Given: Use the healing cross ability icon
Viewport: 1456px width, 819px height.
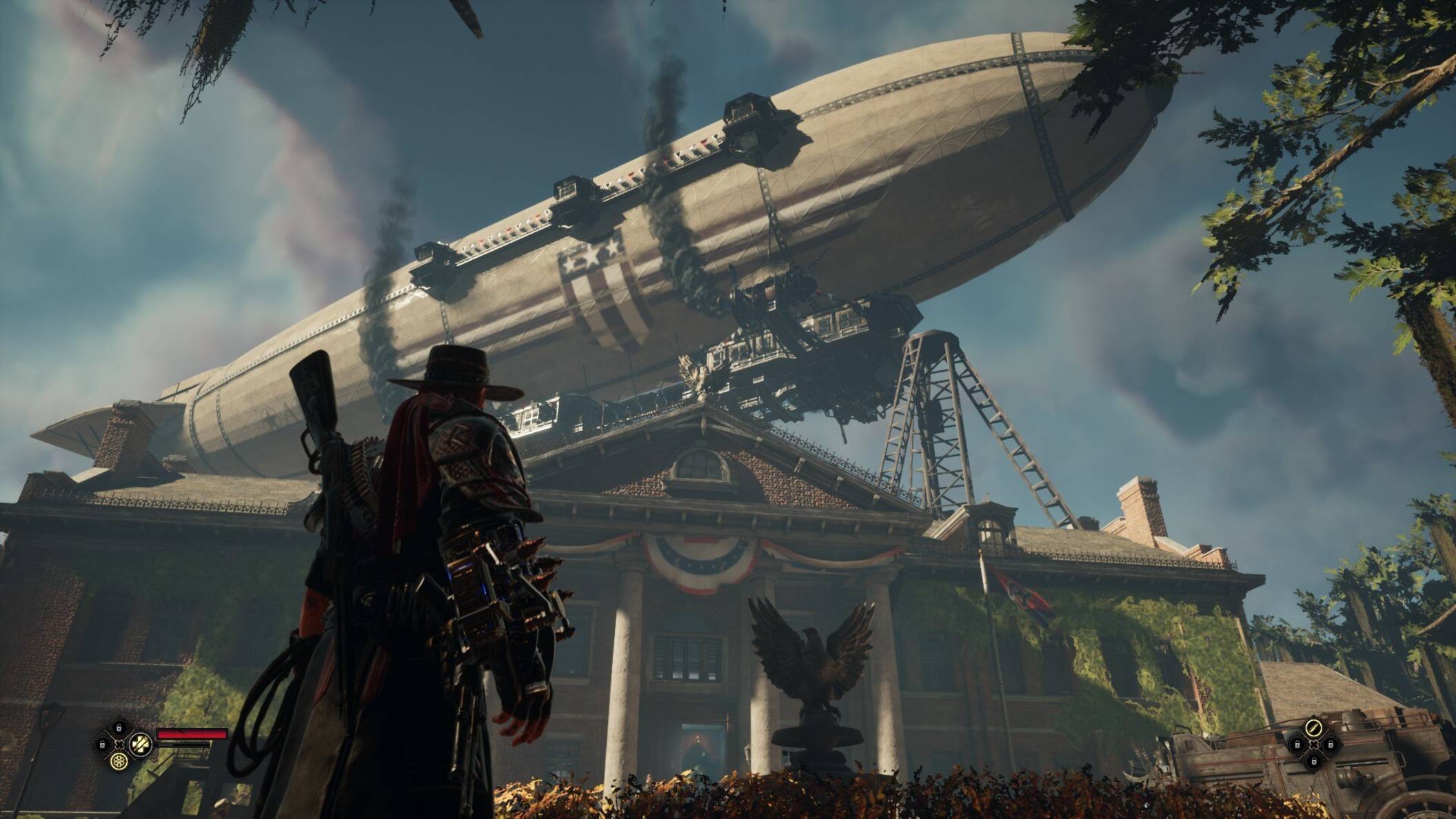Looking at the screenshot, I should coord(141,744).
